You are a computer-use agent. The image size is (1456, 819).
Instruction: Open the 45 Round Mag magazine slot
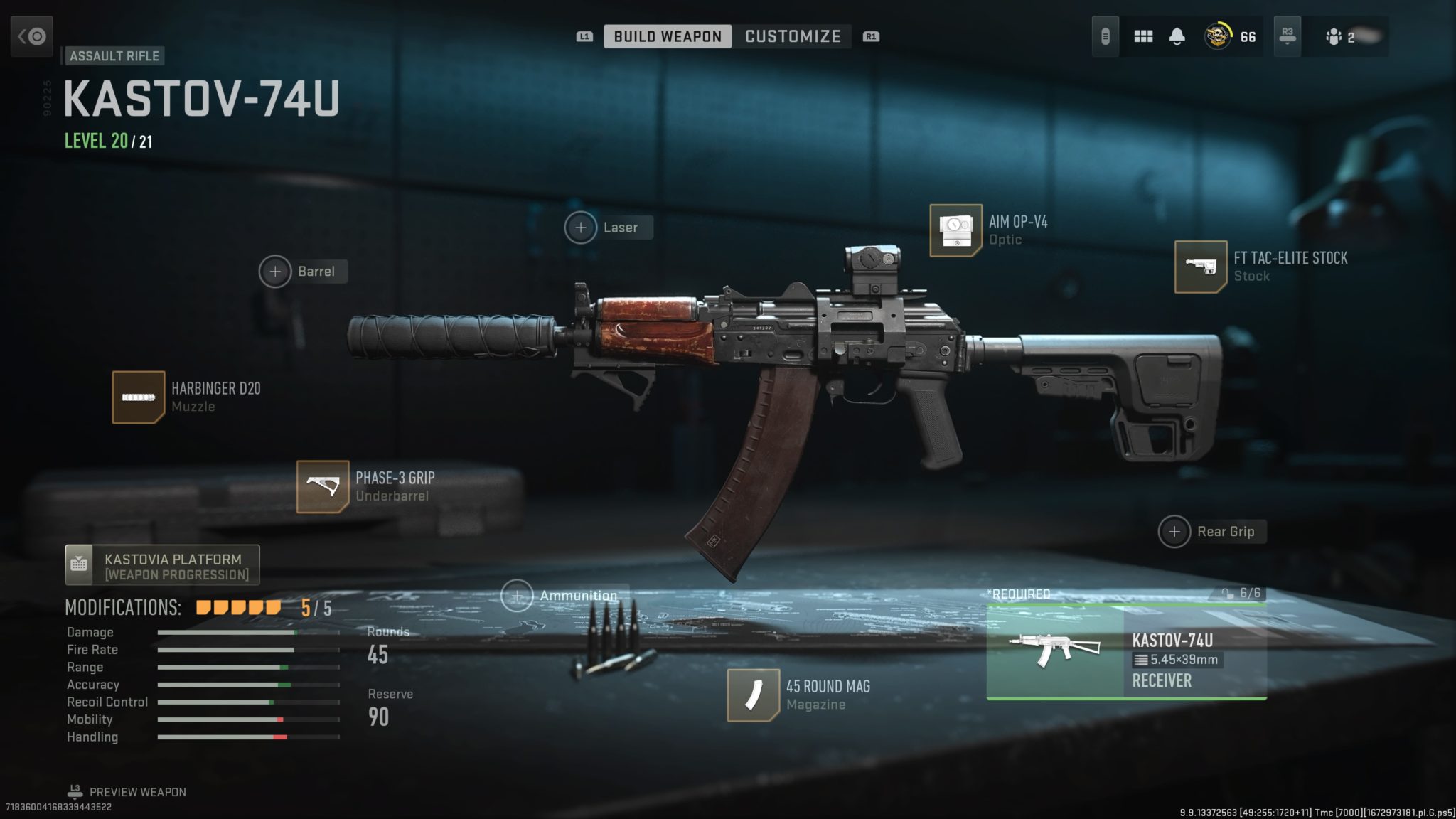(x=755, y=695)
